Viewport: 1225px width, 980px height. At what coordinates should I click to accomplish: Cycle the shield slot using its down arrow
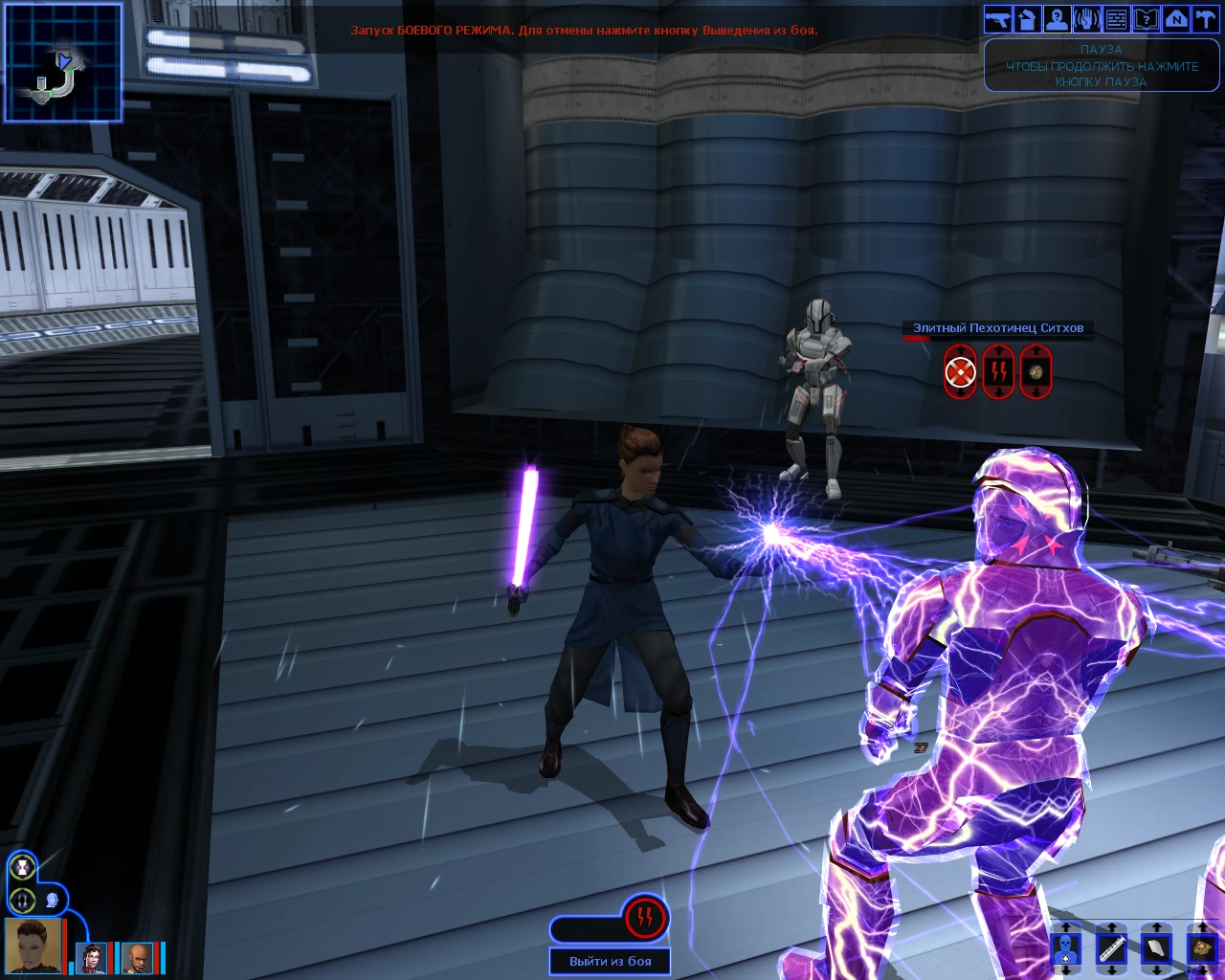(x=1158, y=970)
